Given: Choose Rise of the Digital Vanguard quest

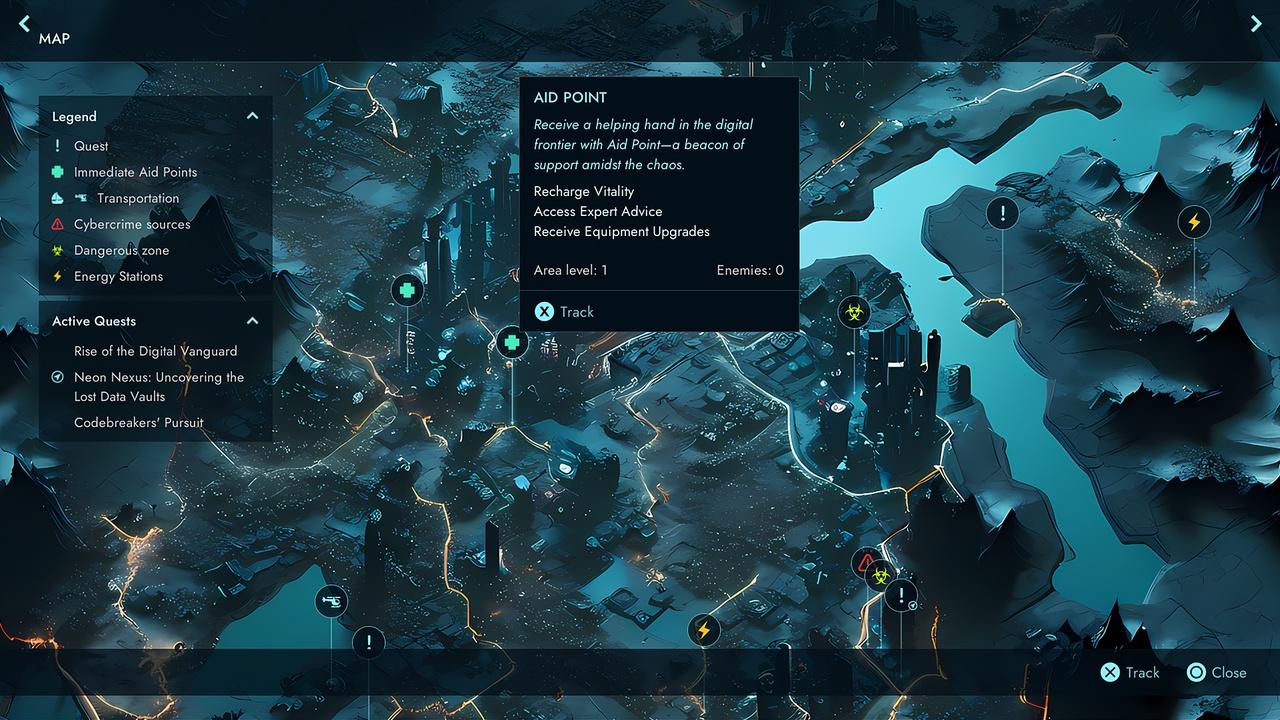Looking at the screenshot, I should point(155,351).
